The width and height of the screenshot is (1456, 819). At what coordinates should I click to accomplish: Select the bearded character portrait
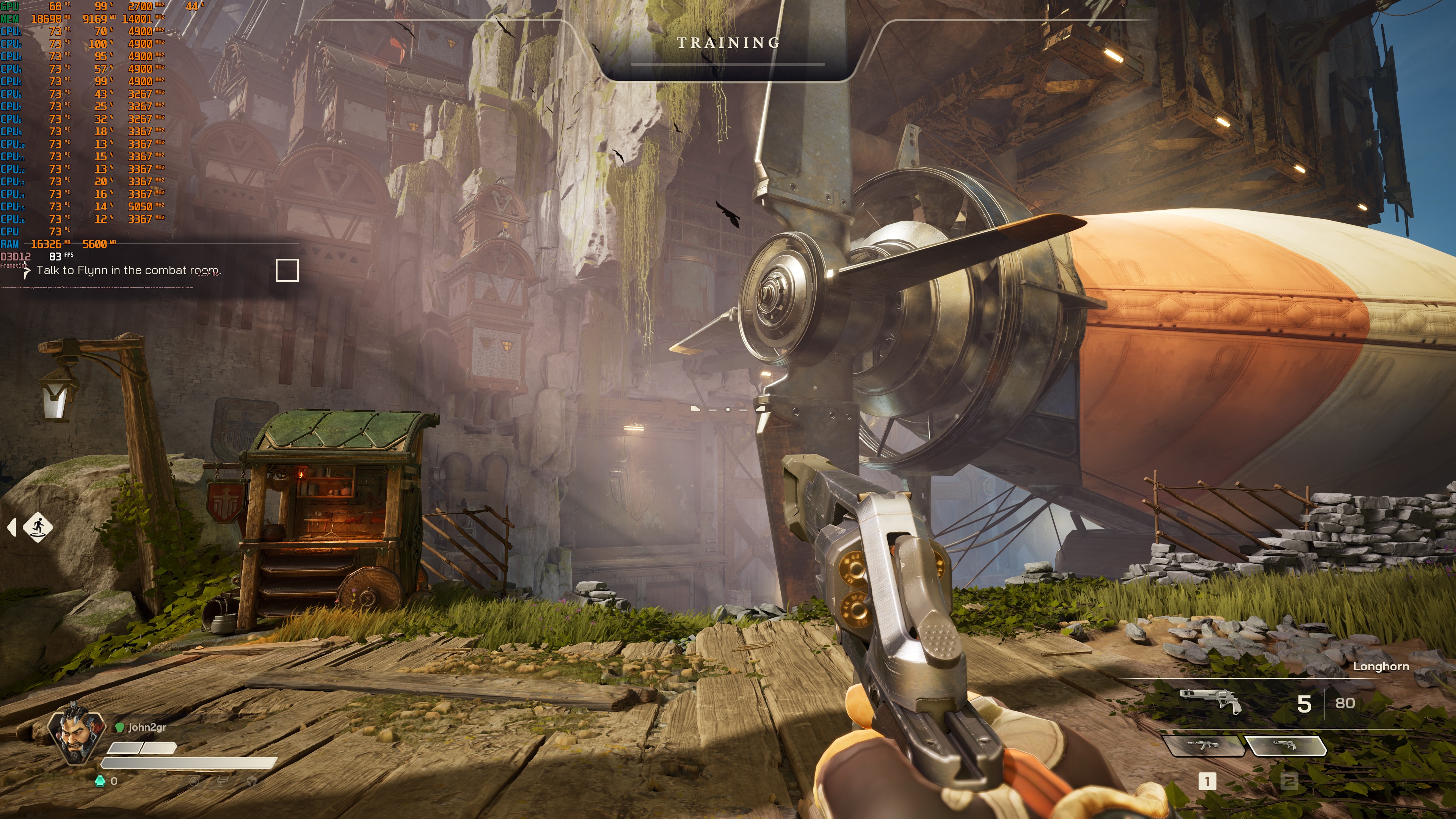(76, 733)
